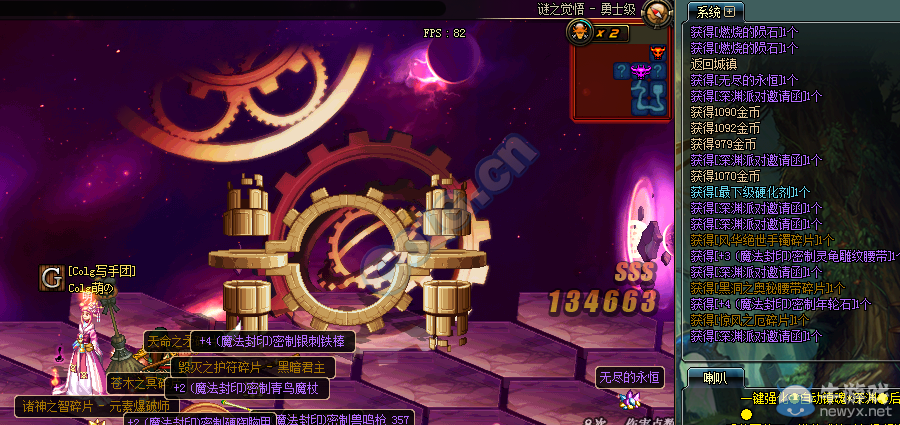This screenshot has height=425, width=900.
Task: Click the plus button beside 系统 tab
Action: (729, 12)
